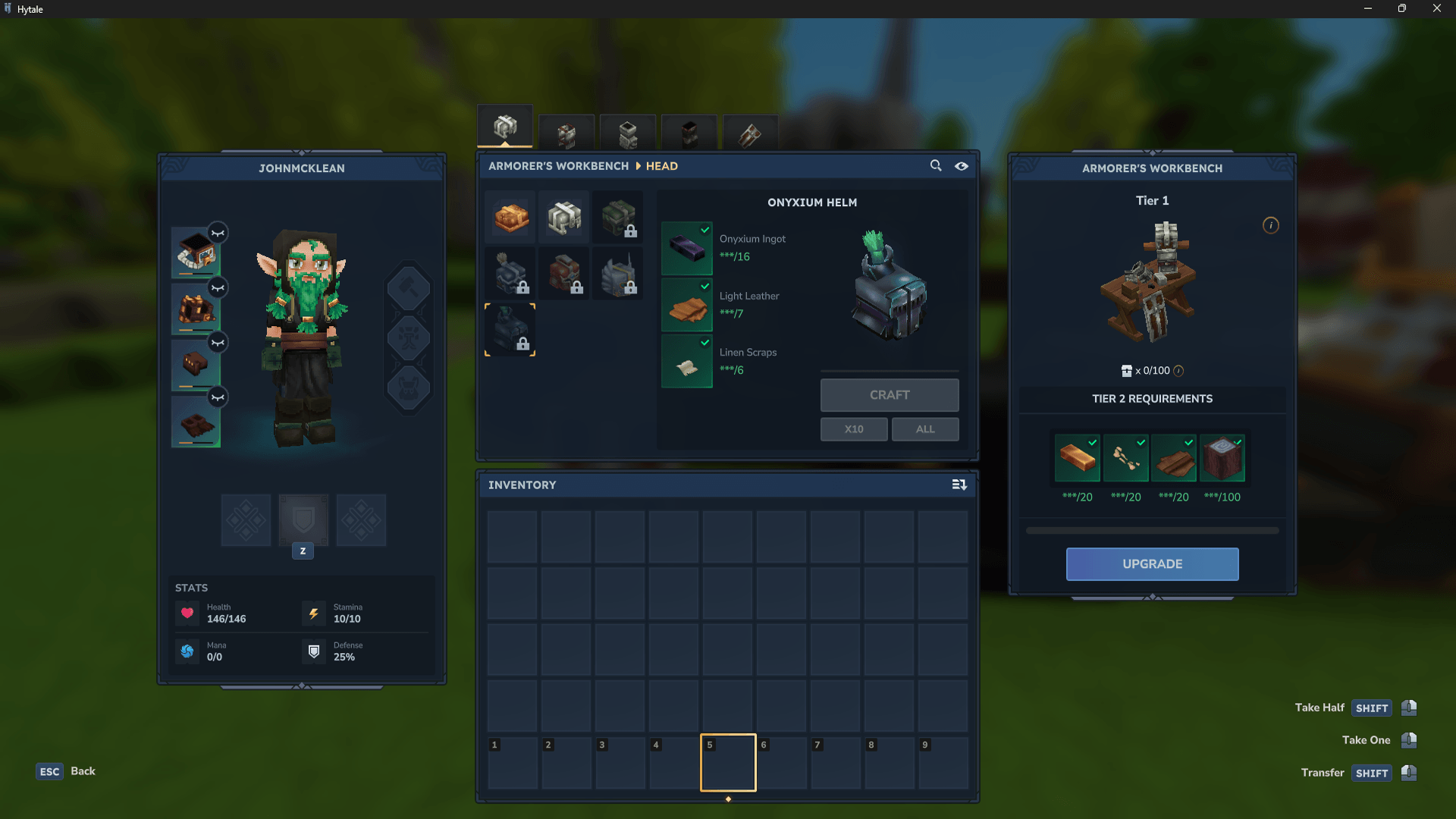Click the Tier 2 upgrade progress bar
Screen dimensions: 1456x819
tap(1151, 531)
